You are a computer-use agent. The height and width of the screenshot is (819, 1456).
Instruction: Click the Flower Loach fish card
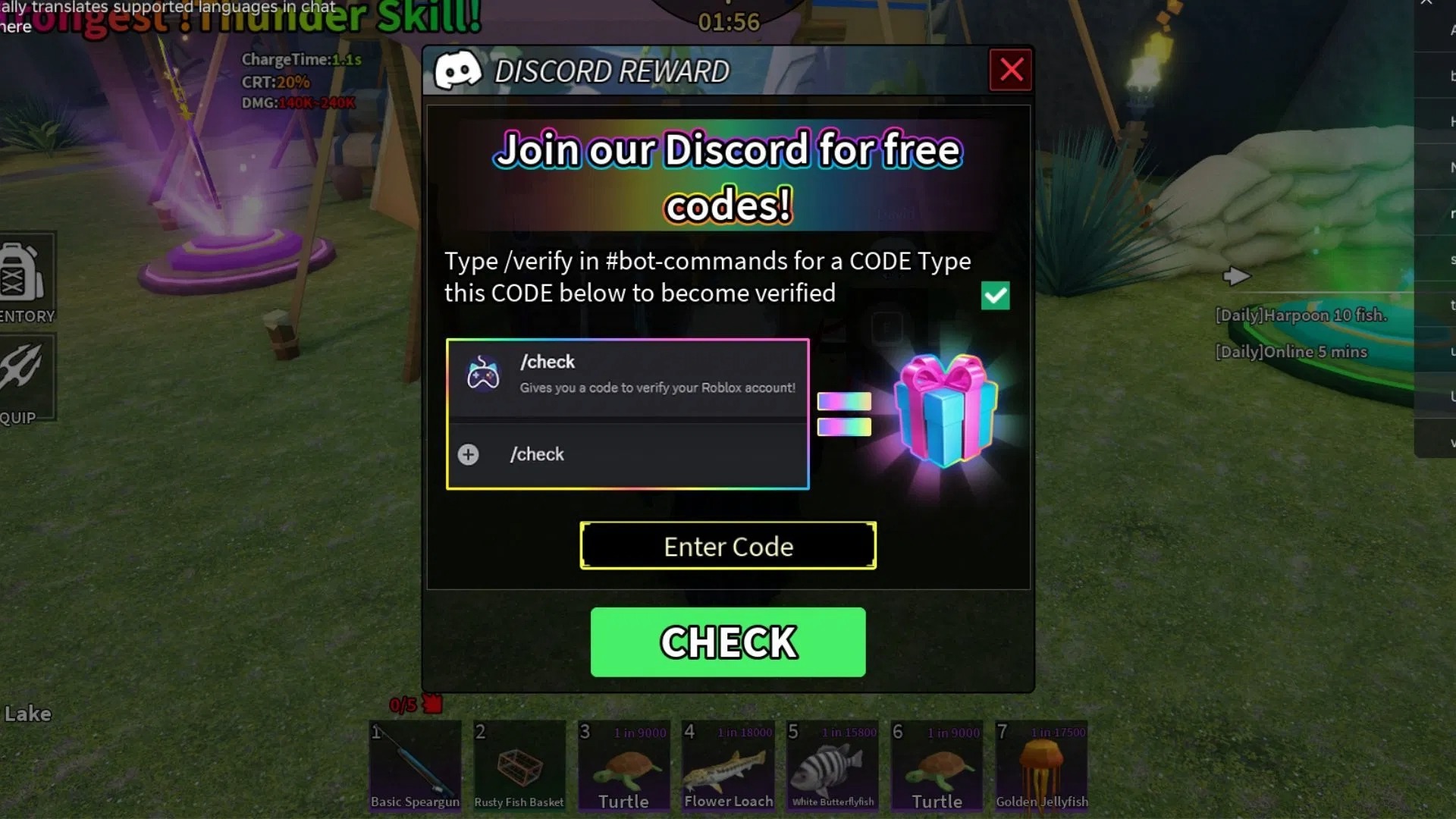[x=728, y=766]
